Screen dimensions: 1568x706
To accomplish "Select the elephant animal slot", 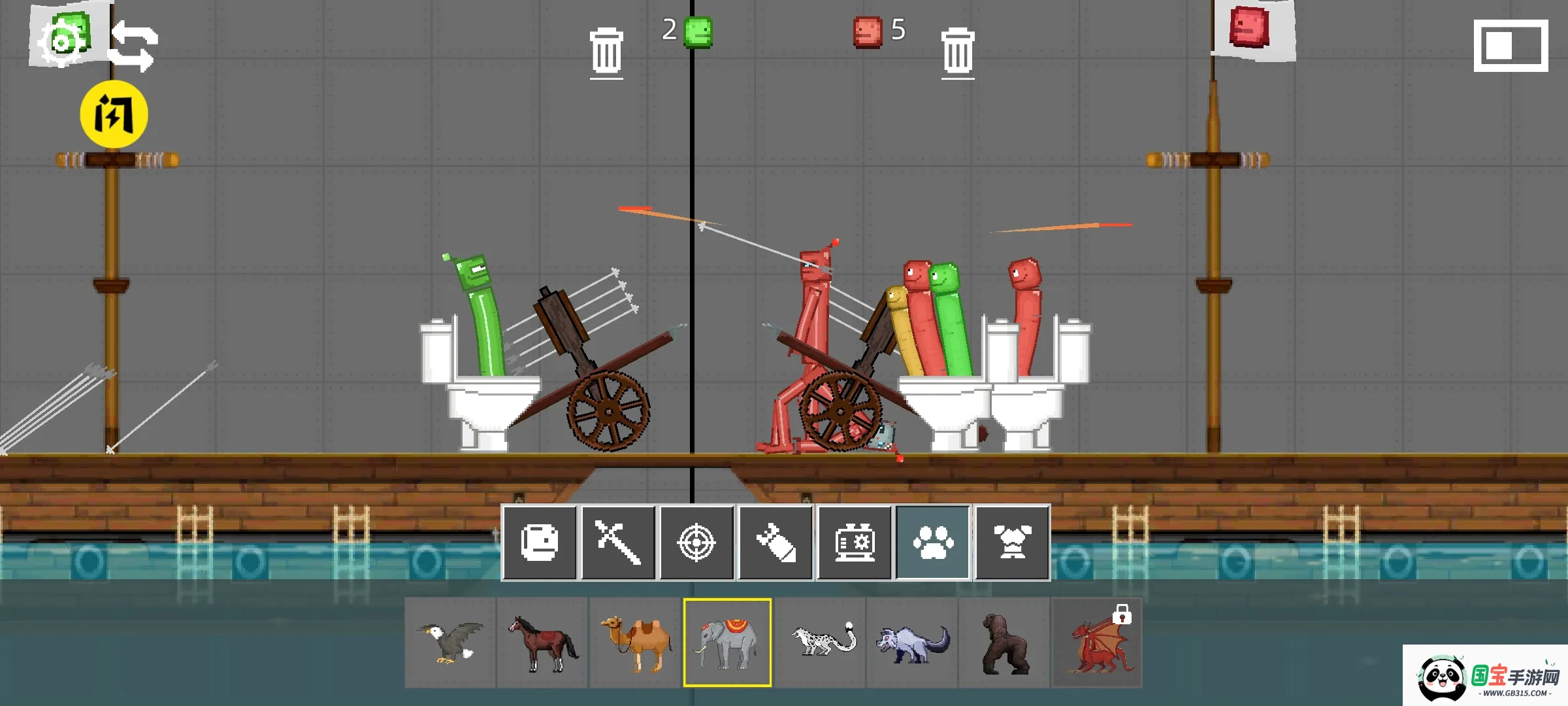I will point(727,643).
